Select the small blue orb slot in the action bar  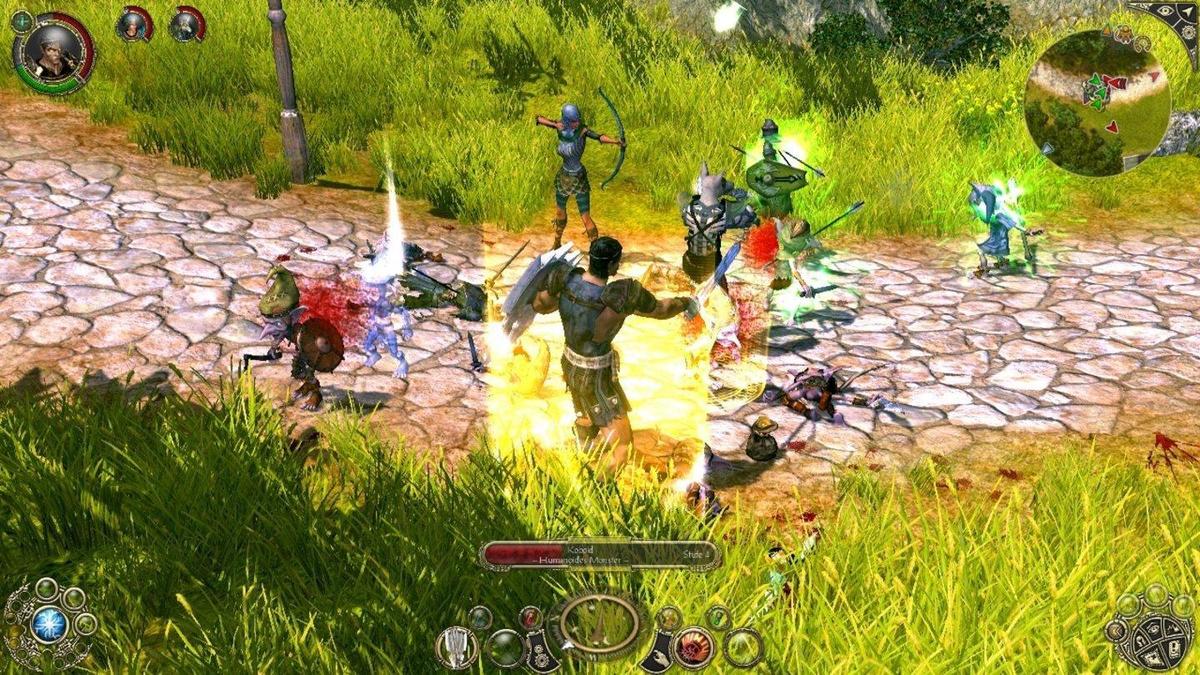pyautogui.click(x=481, y=618)
